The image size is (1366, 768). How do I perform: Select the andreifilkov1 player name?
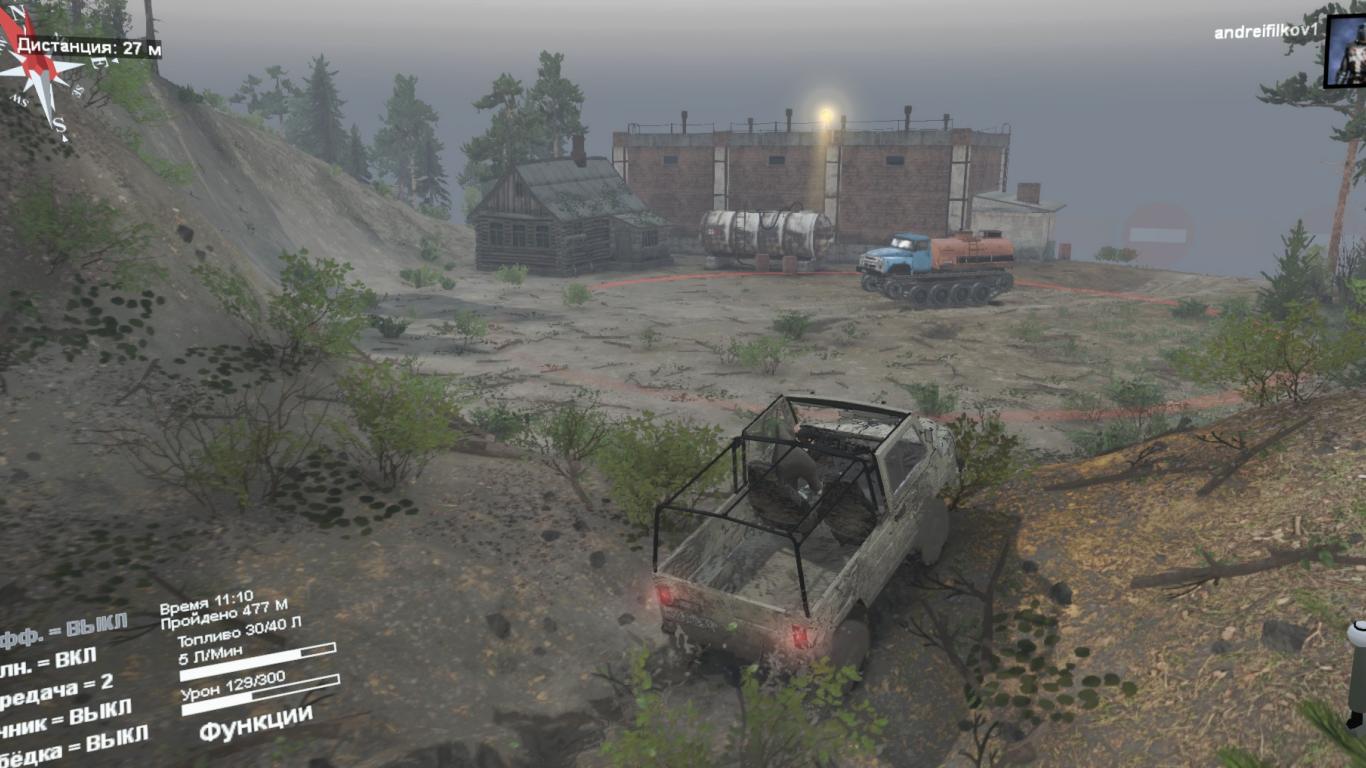(x=1263, y=33)
